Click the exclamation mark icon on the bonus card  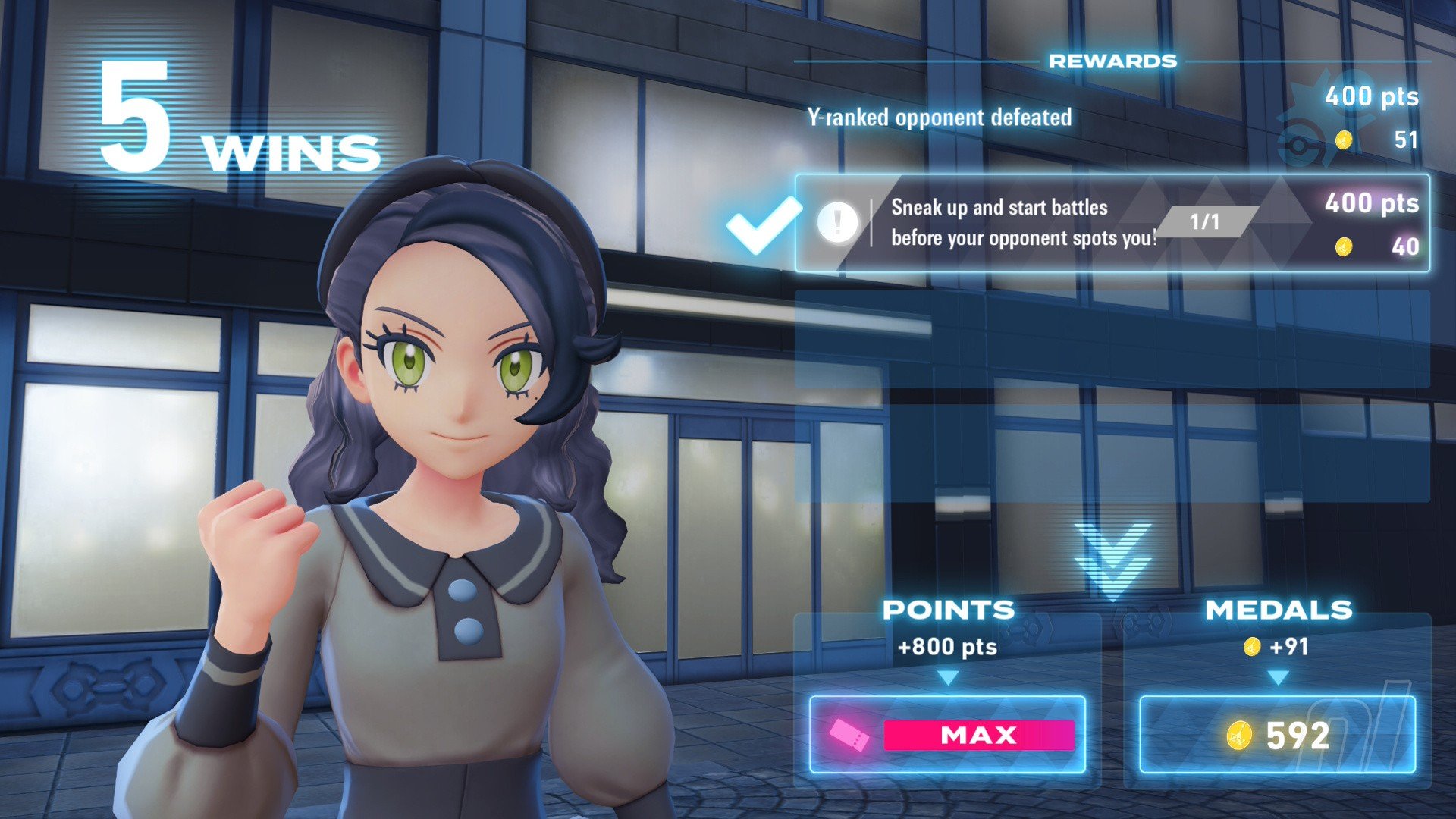click(837, 222)
